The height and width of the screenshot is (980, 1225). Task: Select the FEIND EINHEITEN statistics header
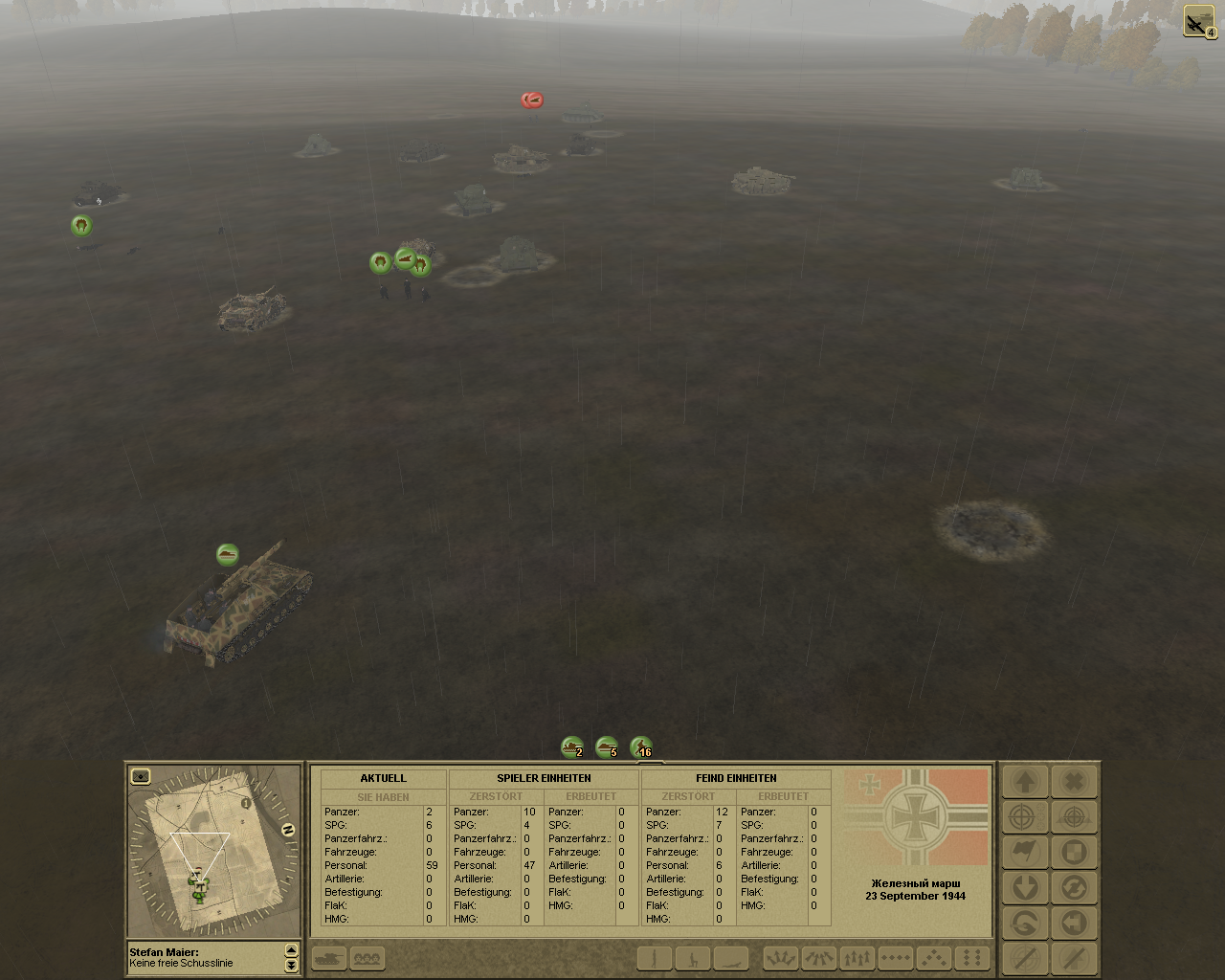pos(735,778)
